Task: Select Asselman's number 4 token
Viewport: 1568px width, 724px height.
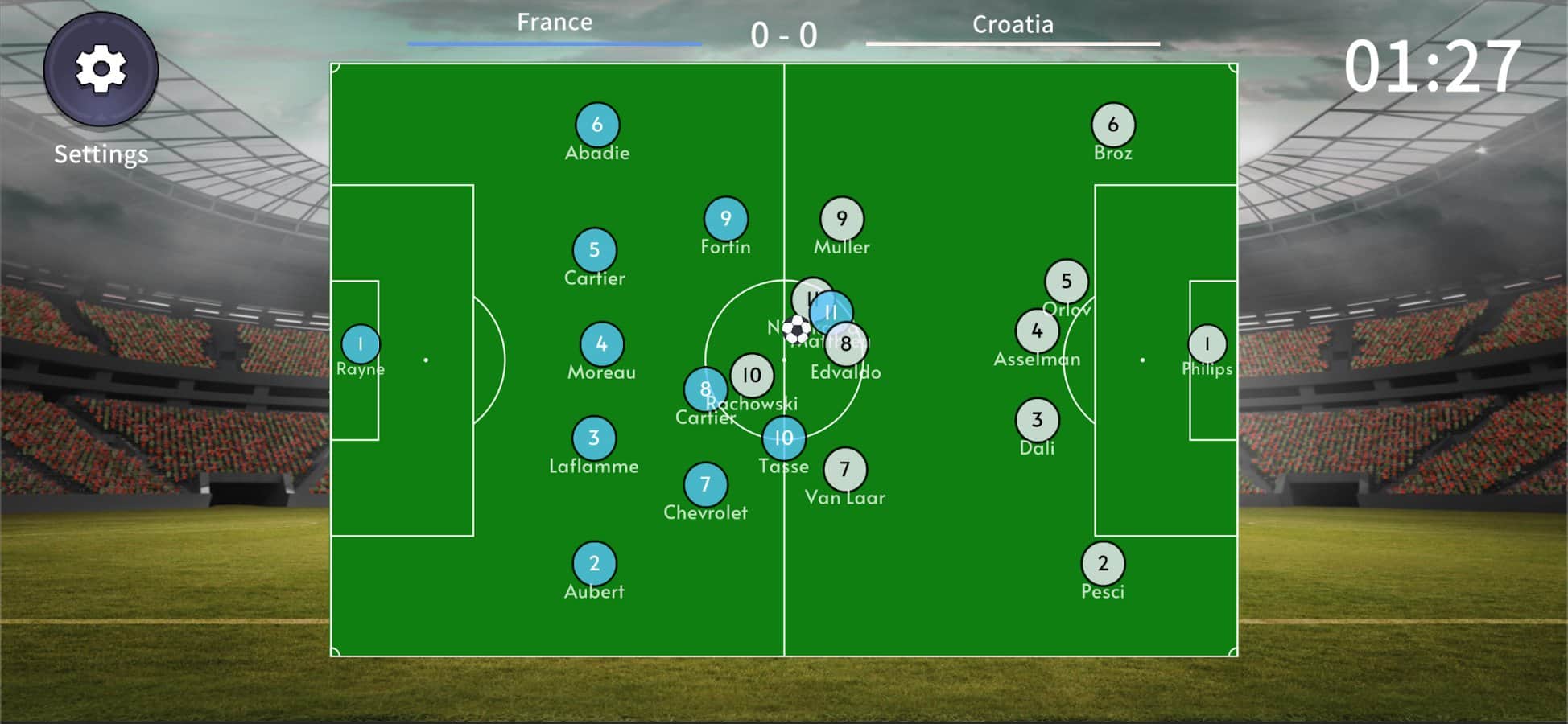Action: [1038, 331]
